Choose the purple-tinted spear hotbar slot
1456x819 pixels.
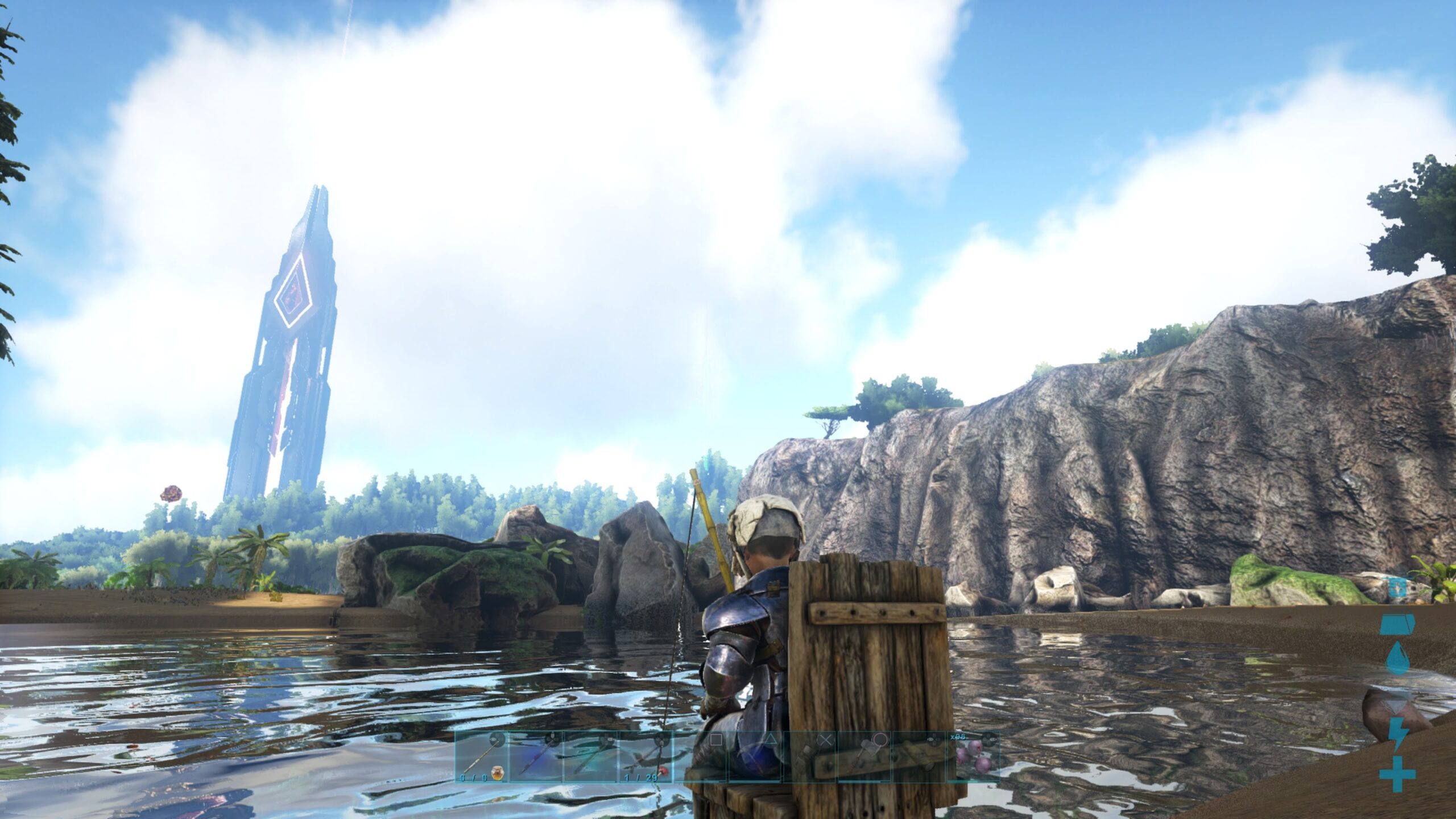(536, 756)
